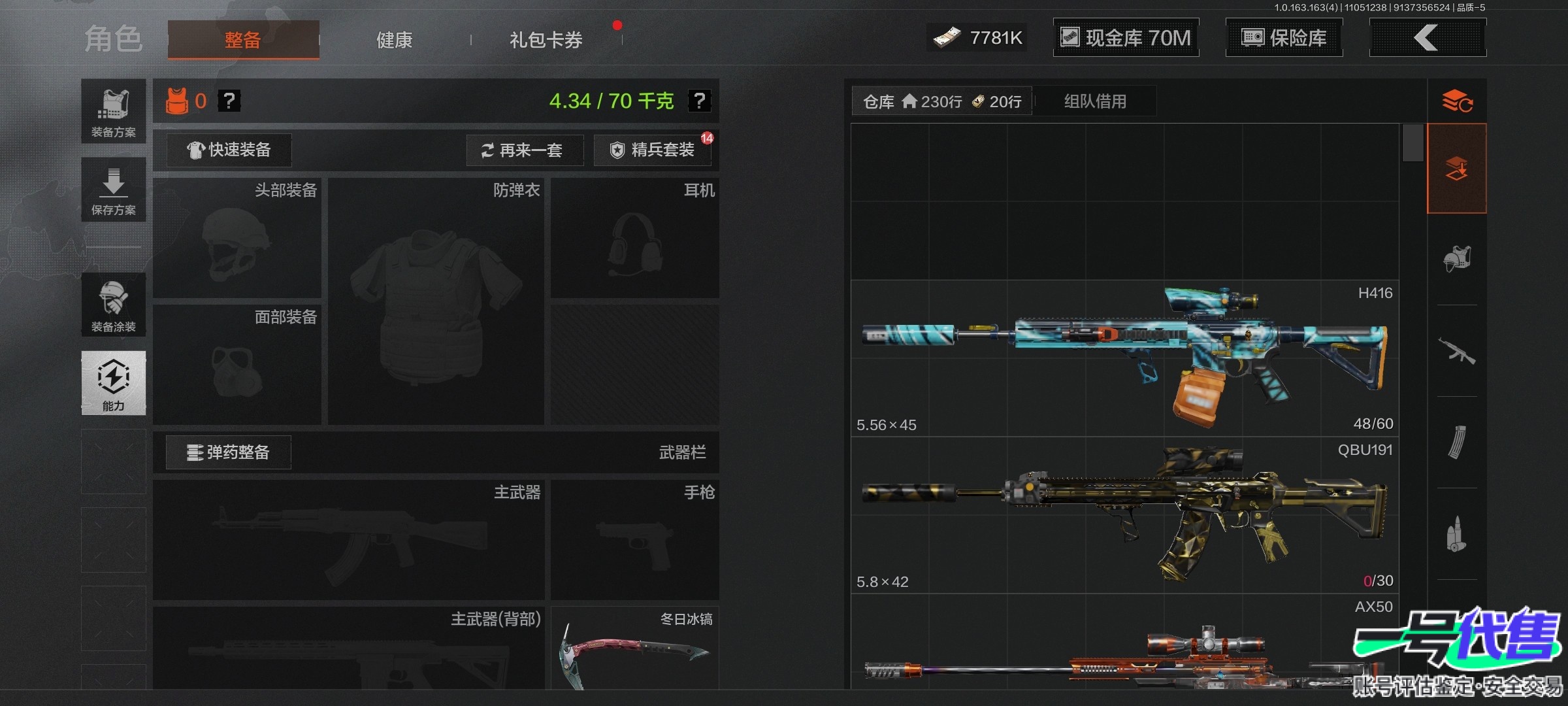This screenshot has width=1568, height=706.
Task: Use 快速装备 quick equip
Action: tap(229, 150)
